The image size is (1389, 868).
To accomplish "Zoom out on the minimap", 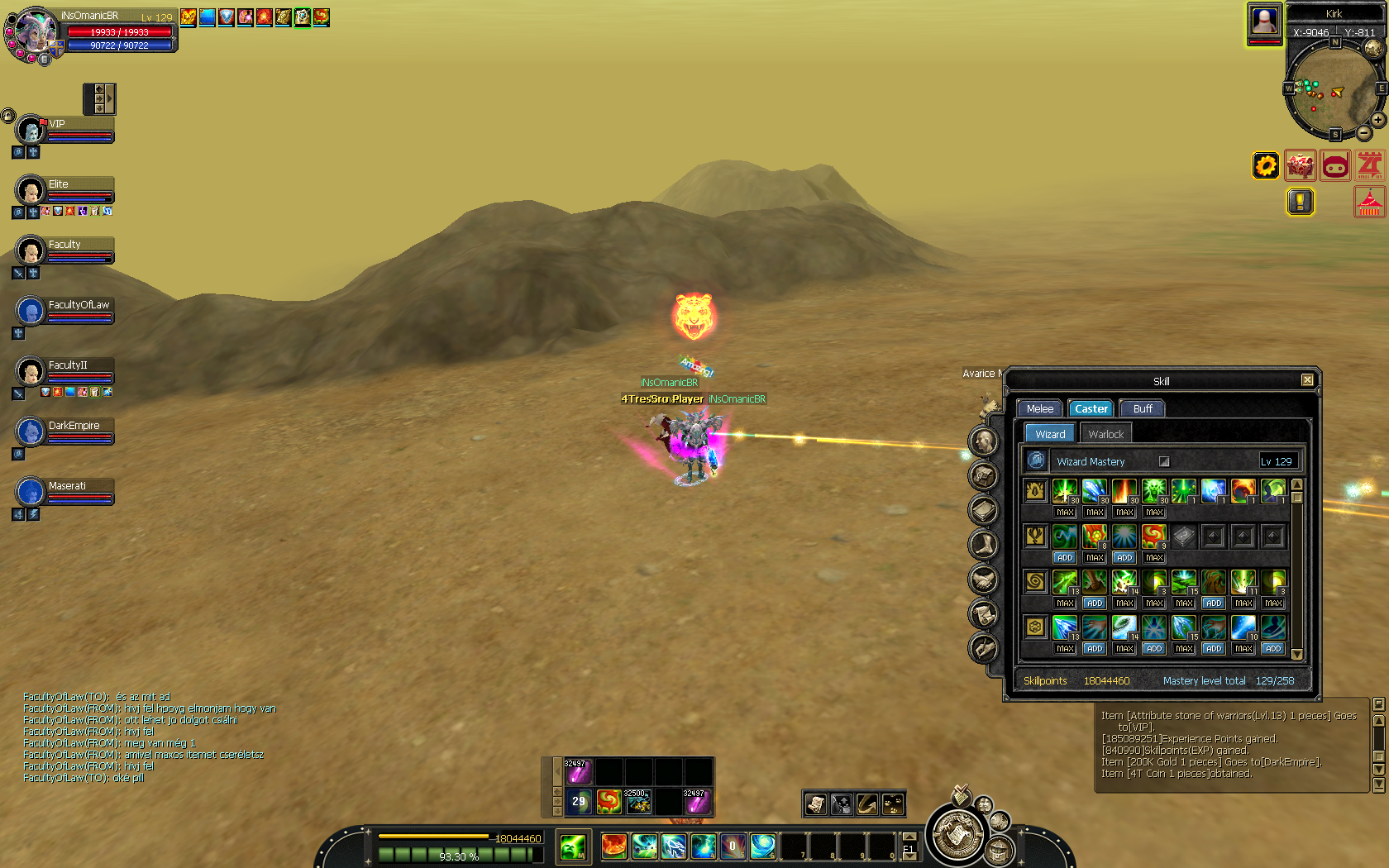I will [x=1364, y=133].
